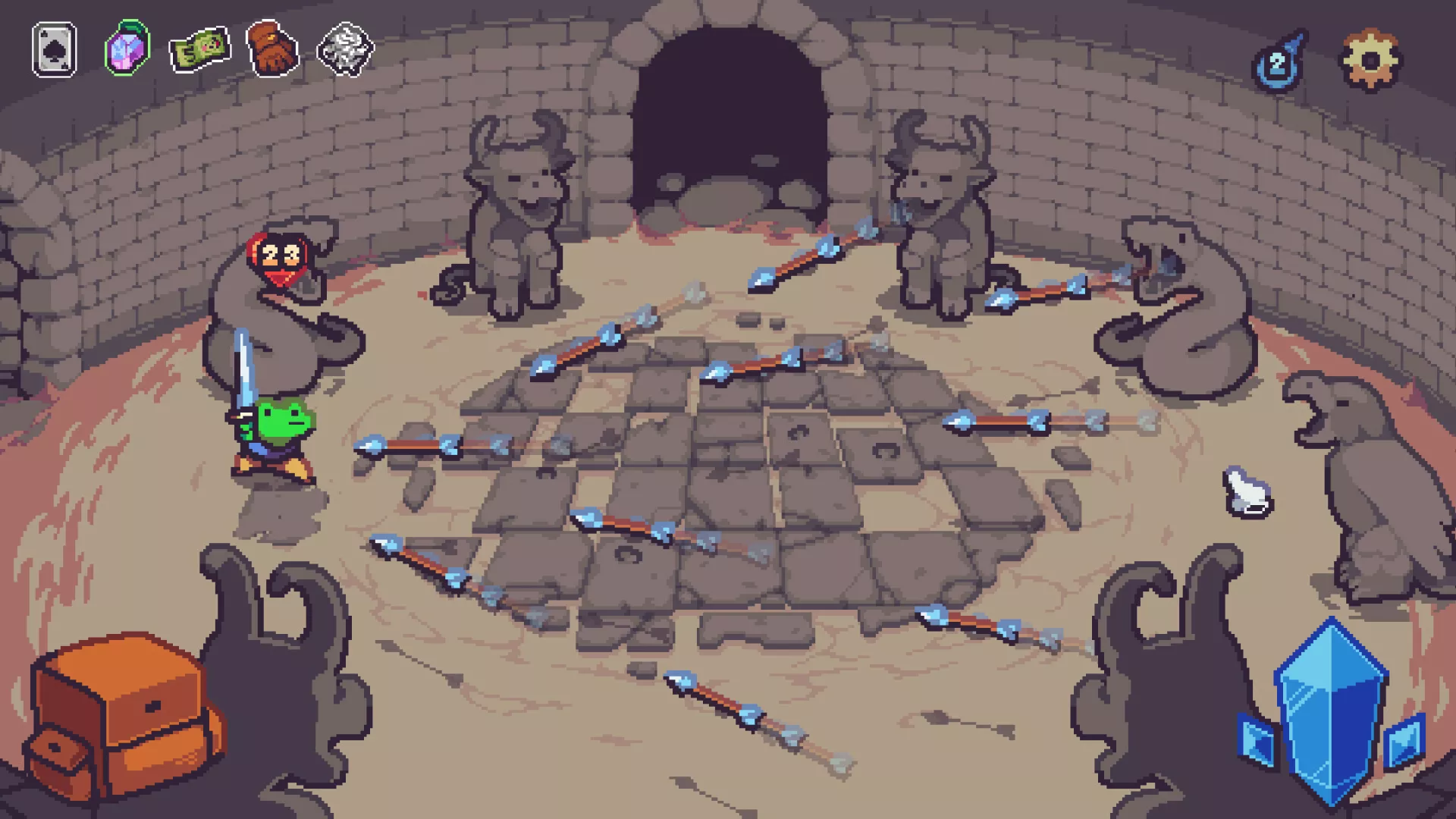The image size is (1456, 819).
Task: Select the purple gemstone relic icon
Action: [127, 49]
